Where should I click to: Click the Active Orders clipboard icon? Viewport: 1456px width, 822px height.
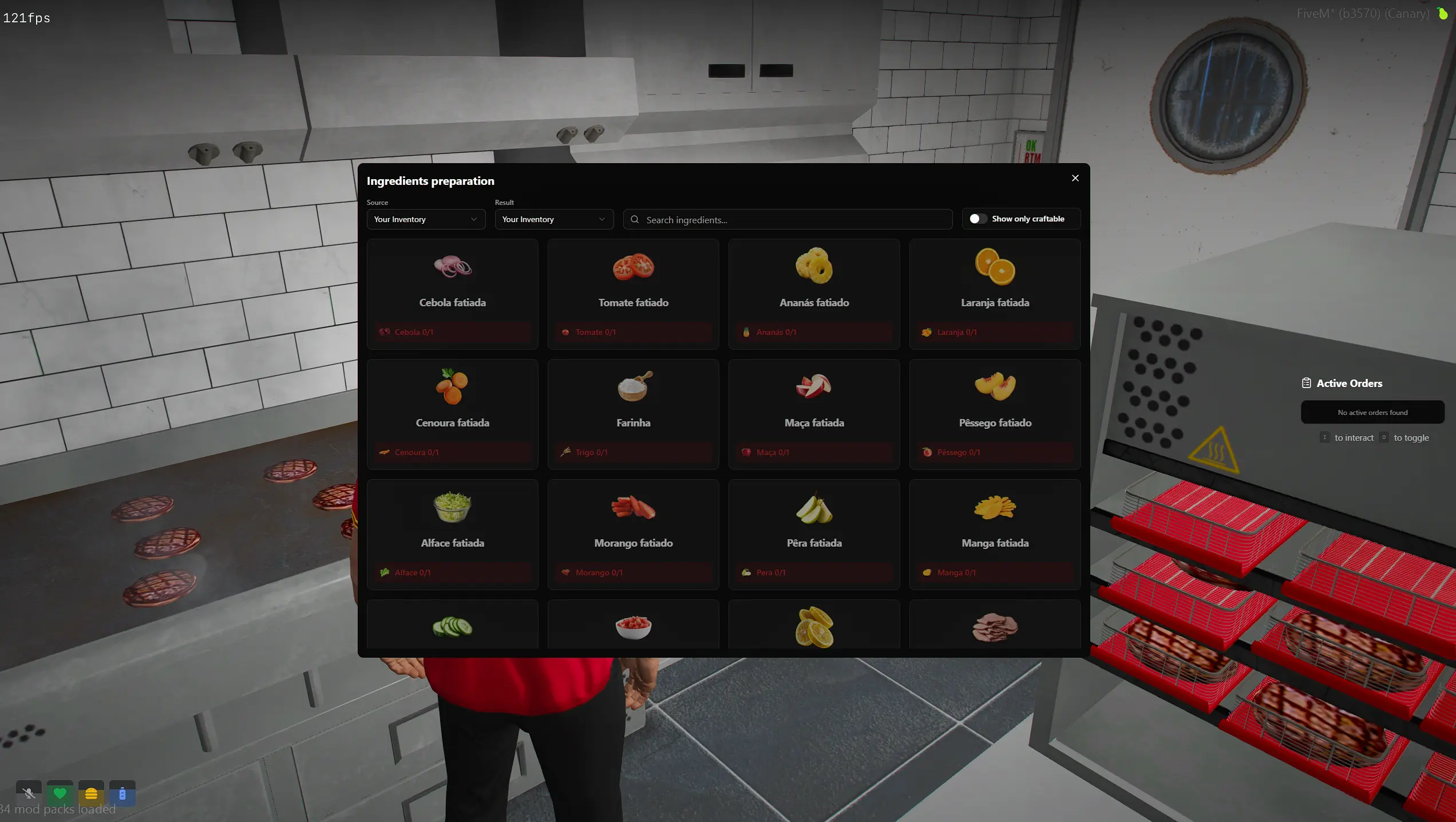click(x=1307, y=382)
